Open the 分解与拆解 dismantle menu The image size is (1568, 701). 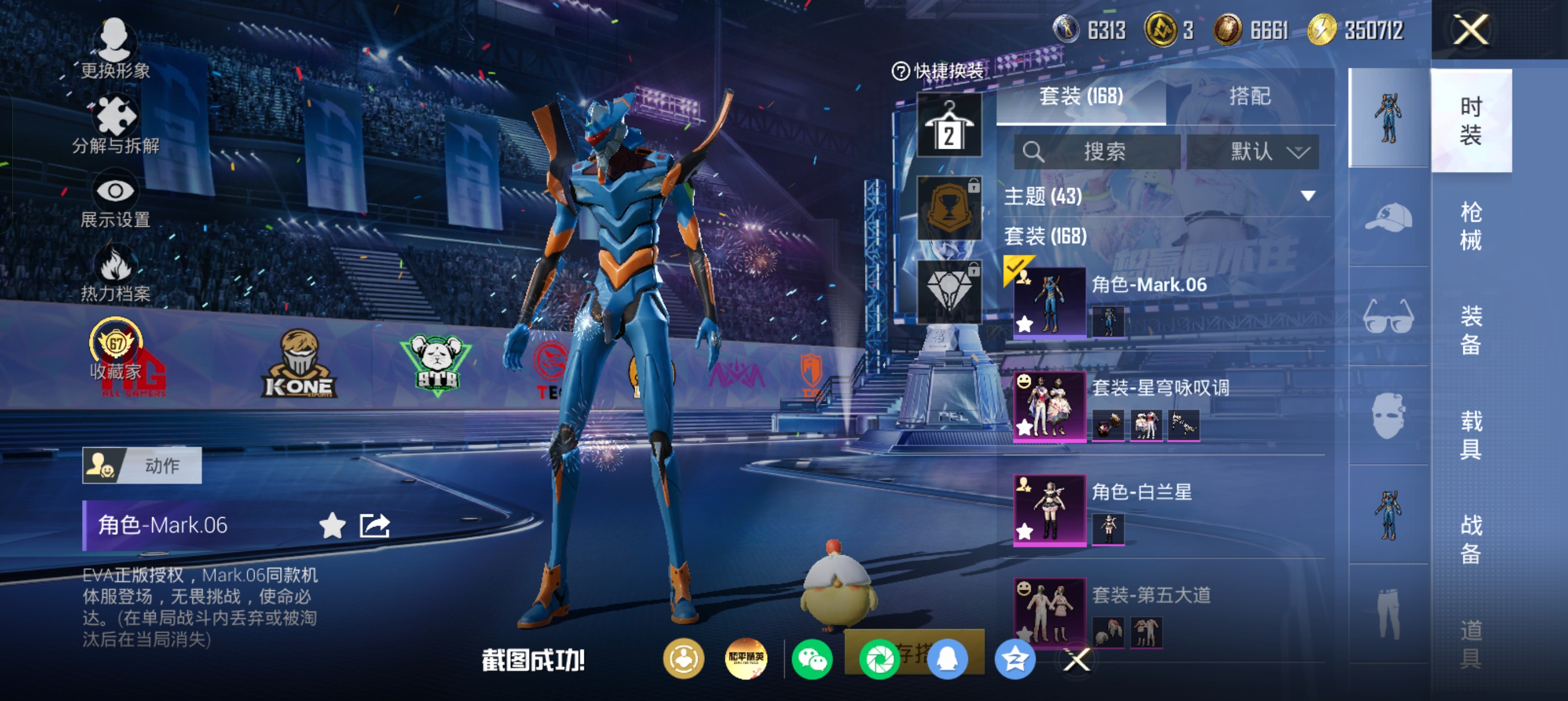coord(115,126)
